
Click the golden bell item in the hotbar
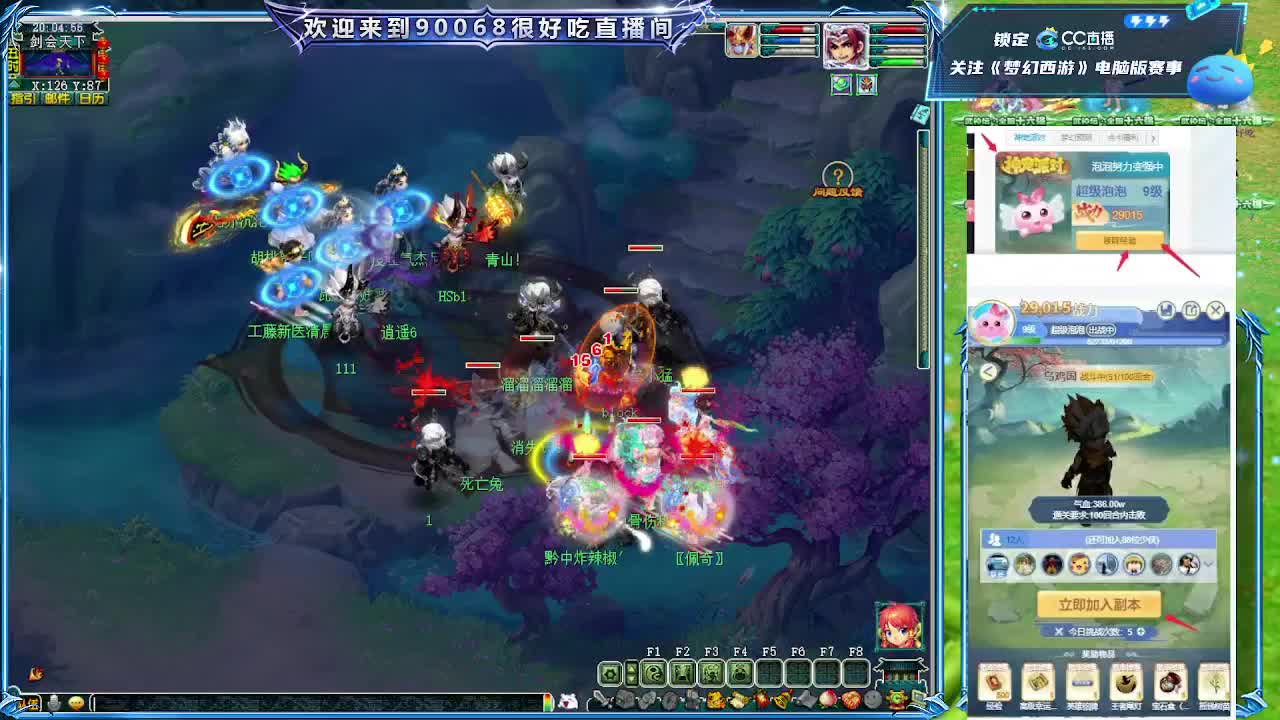pyautogui.click(x=780, y=699)
